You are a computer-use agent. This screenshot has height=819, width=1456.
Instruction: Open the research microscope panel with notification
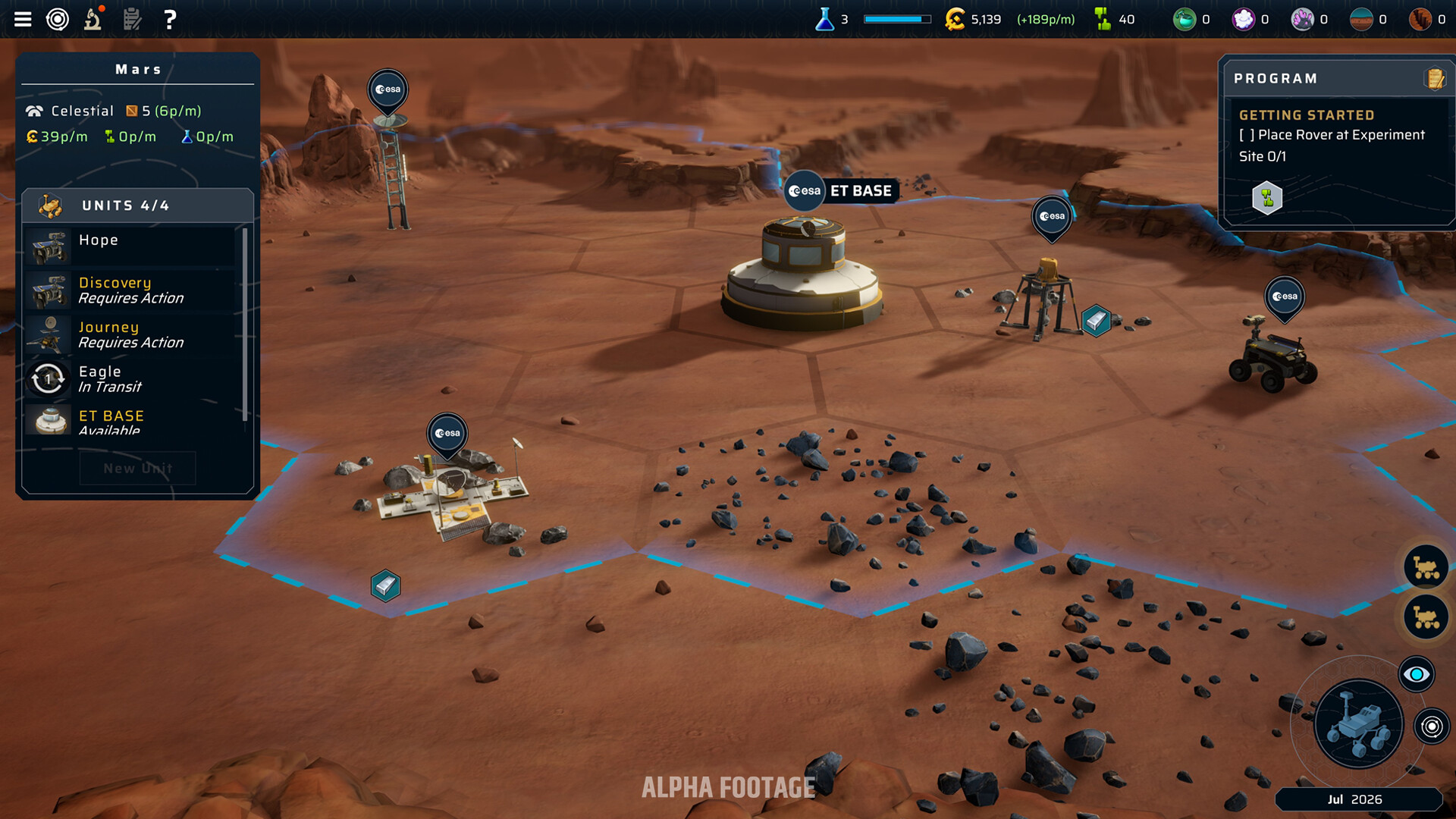point(92,19)
